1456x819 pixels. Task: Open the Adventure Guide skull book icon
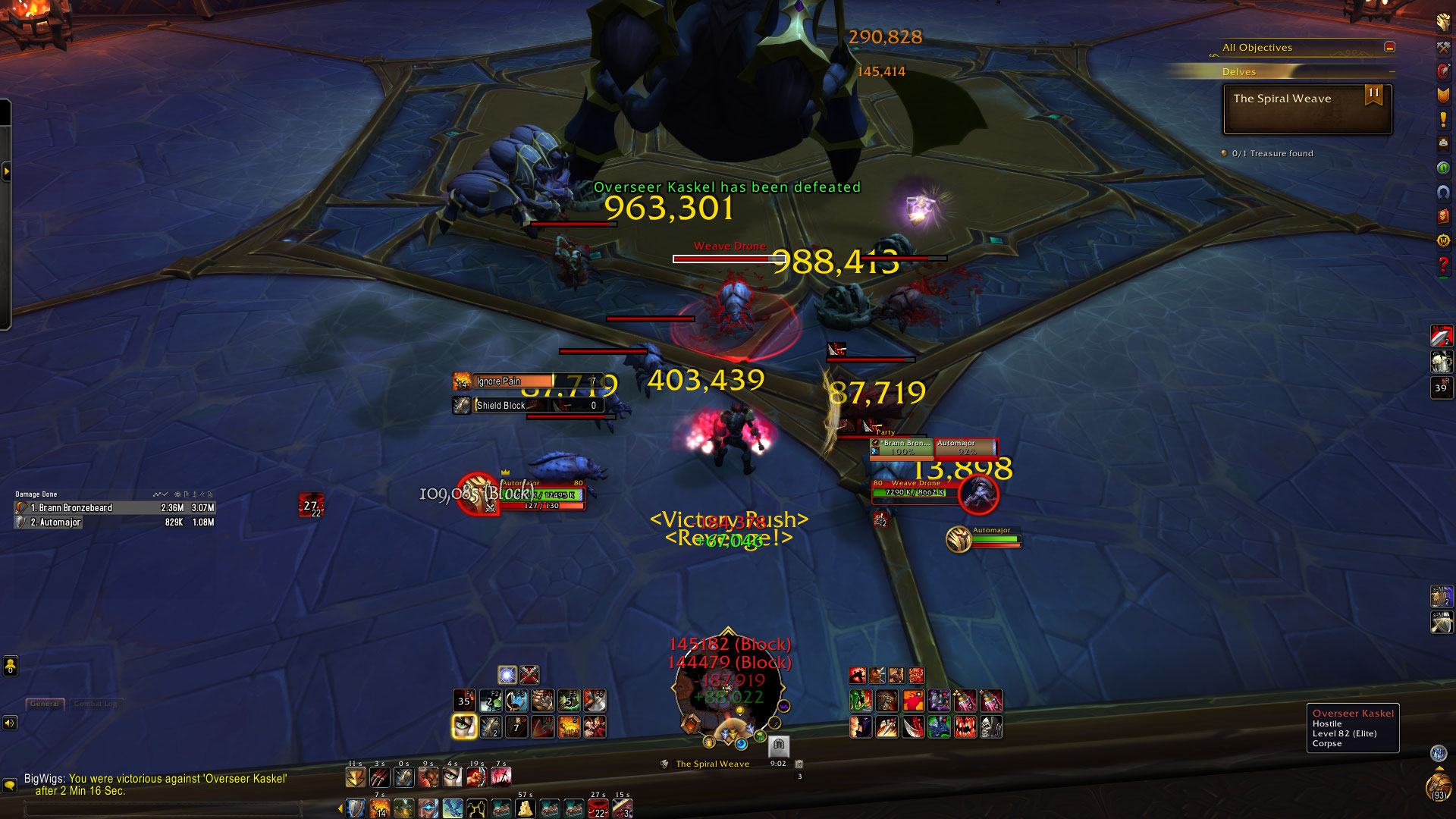1442,216
